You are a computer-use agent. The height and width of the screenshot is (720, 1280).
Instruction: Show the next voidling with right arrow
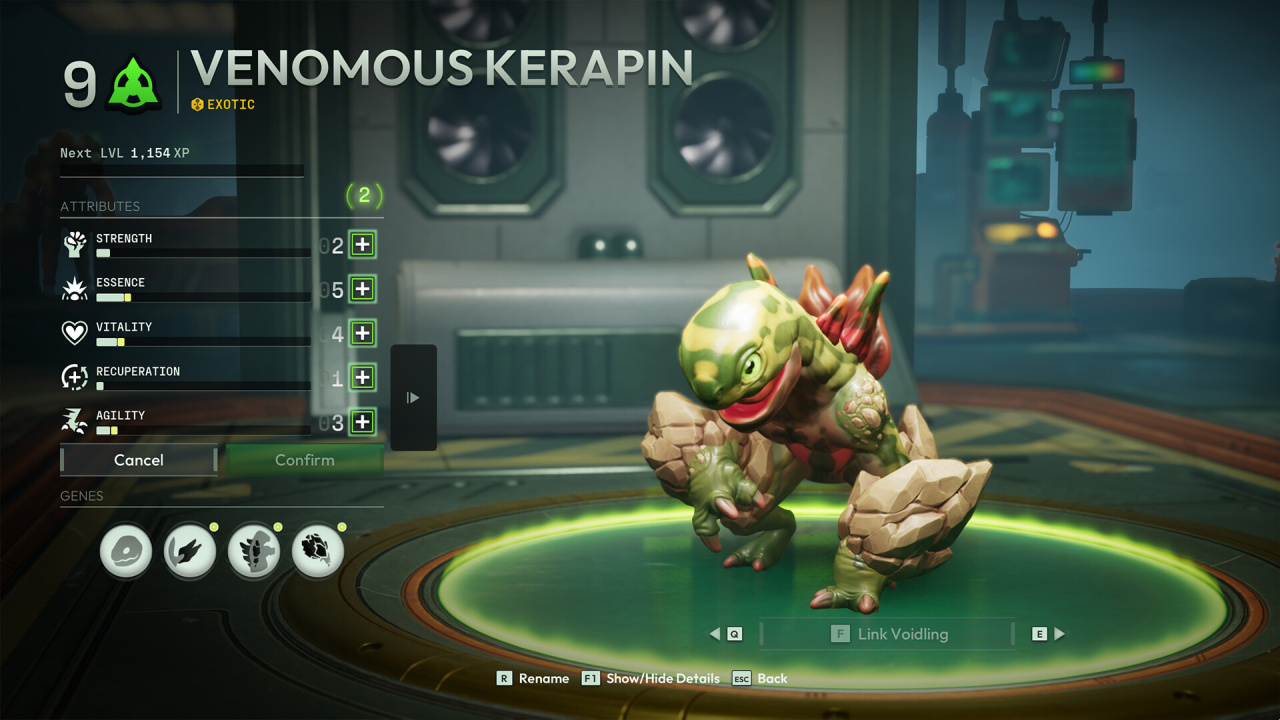(x=1049, y=634)
